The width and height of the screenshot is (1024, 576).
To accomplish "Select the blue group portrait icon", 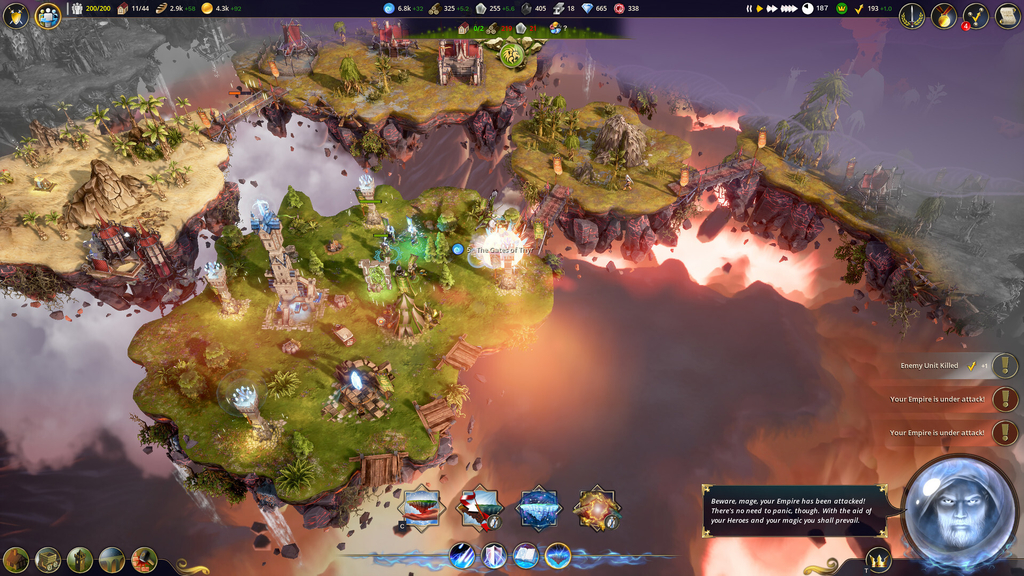I will pos(47,15).
